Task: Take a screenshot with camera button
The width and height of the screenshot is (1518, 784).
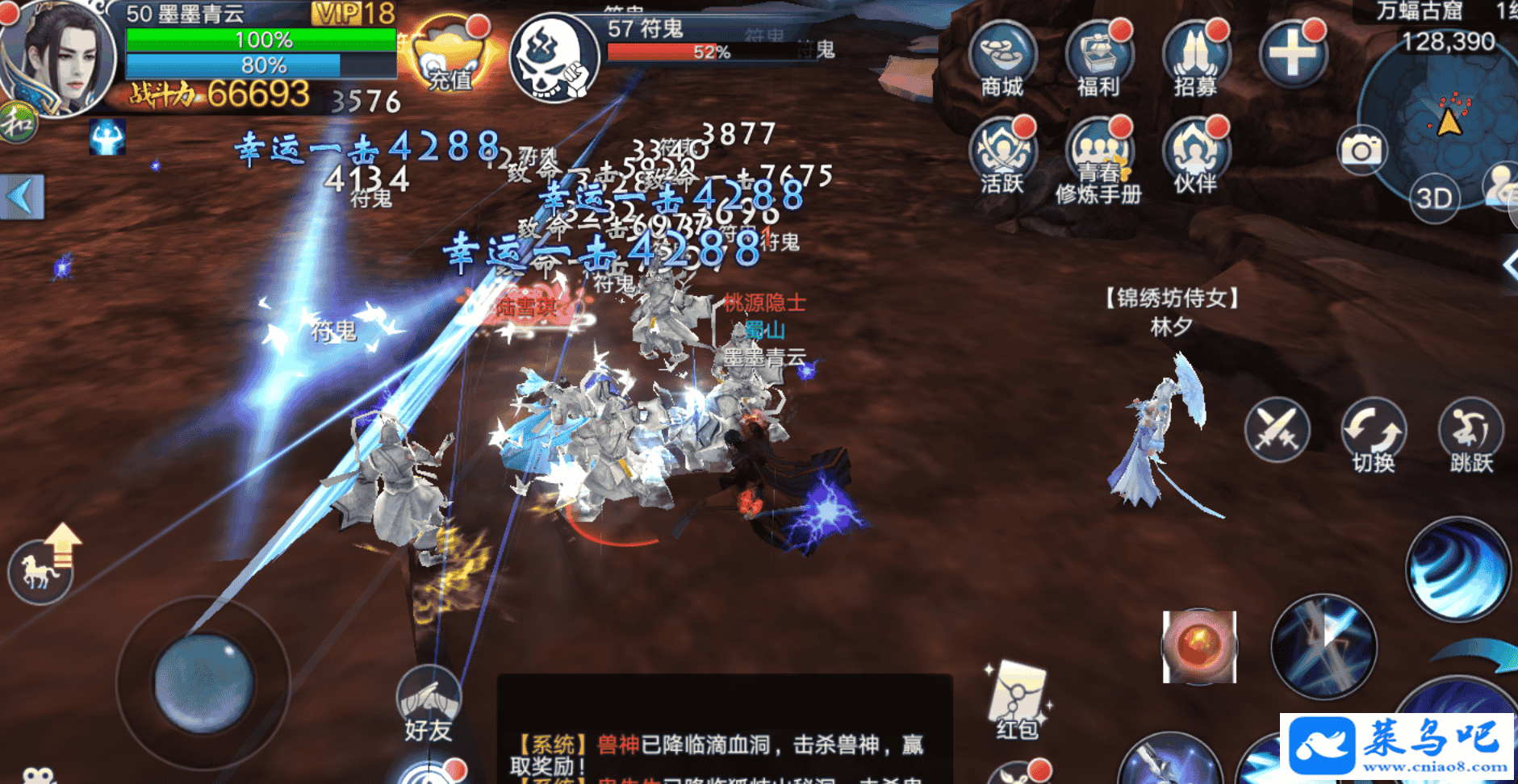Action: click(x=1361, y=150)
